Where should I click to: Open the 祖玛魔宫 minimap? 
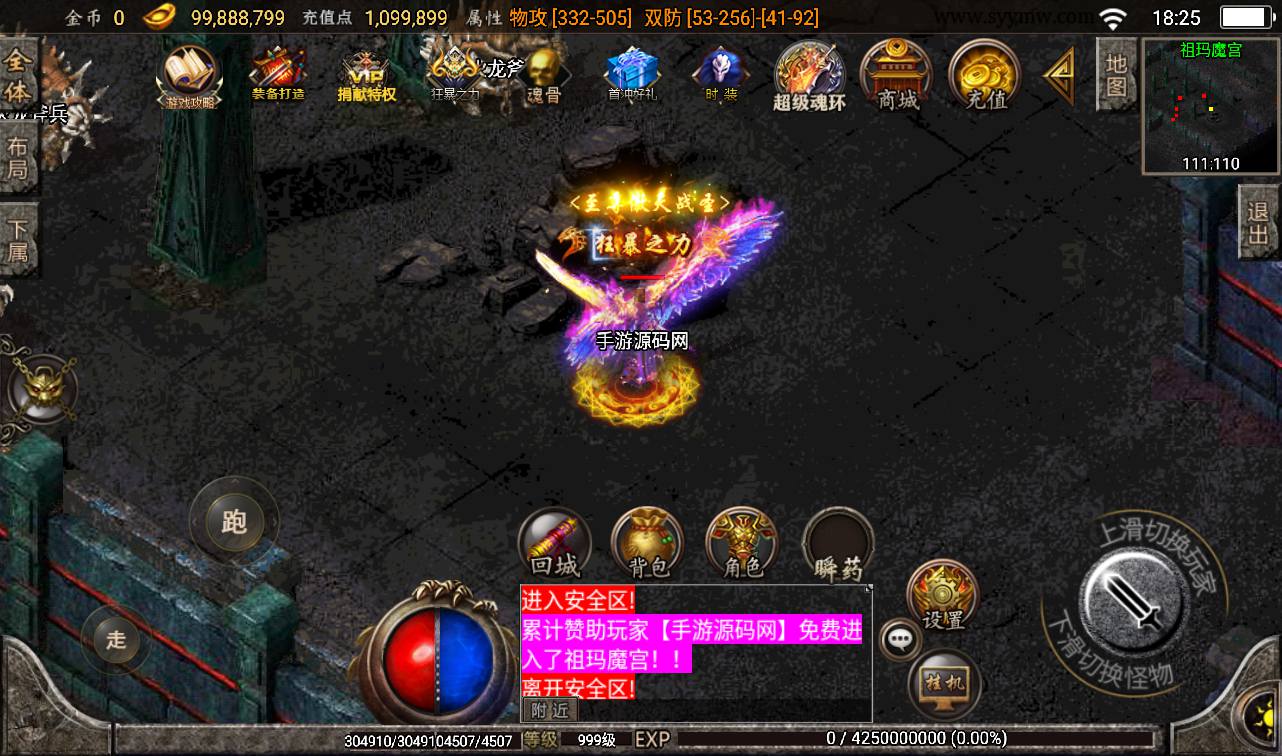[1210, 106]
